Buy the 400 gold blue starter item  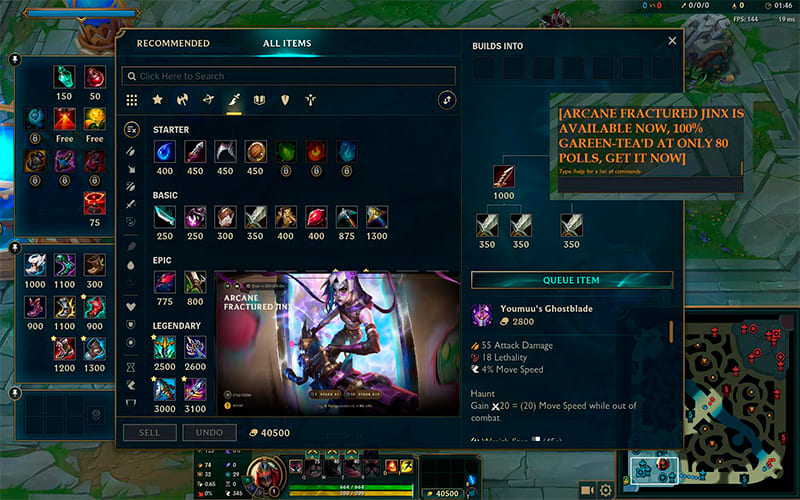tap(165, 152)
